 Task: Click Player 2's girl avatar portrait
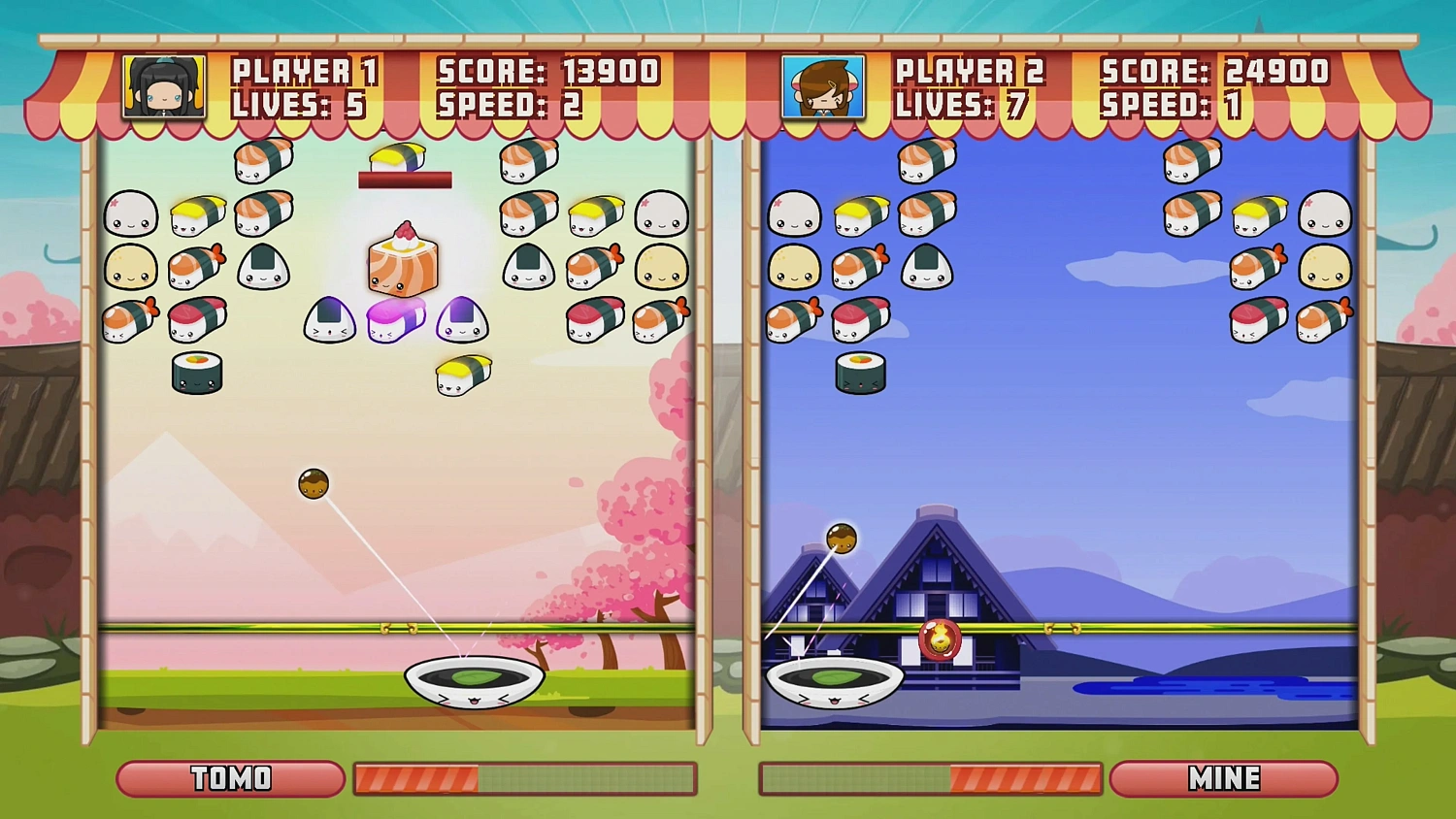click(821, 86)
